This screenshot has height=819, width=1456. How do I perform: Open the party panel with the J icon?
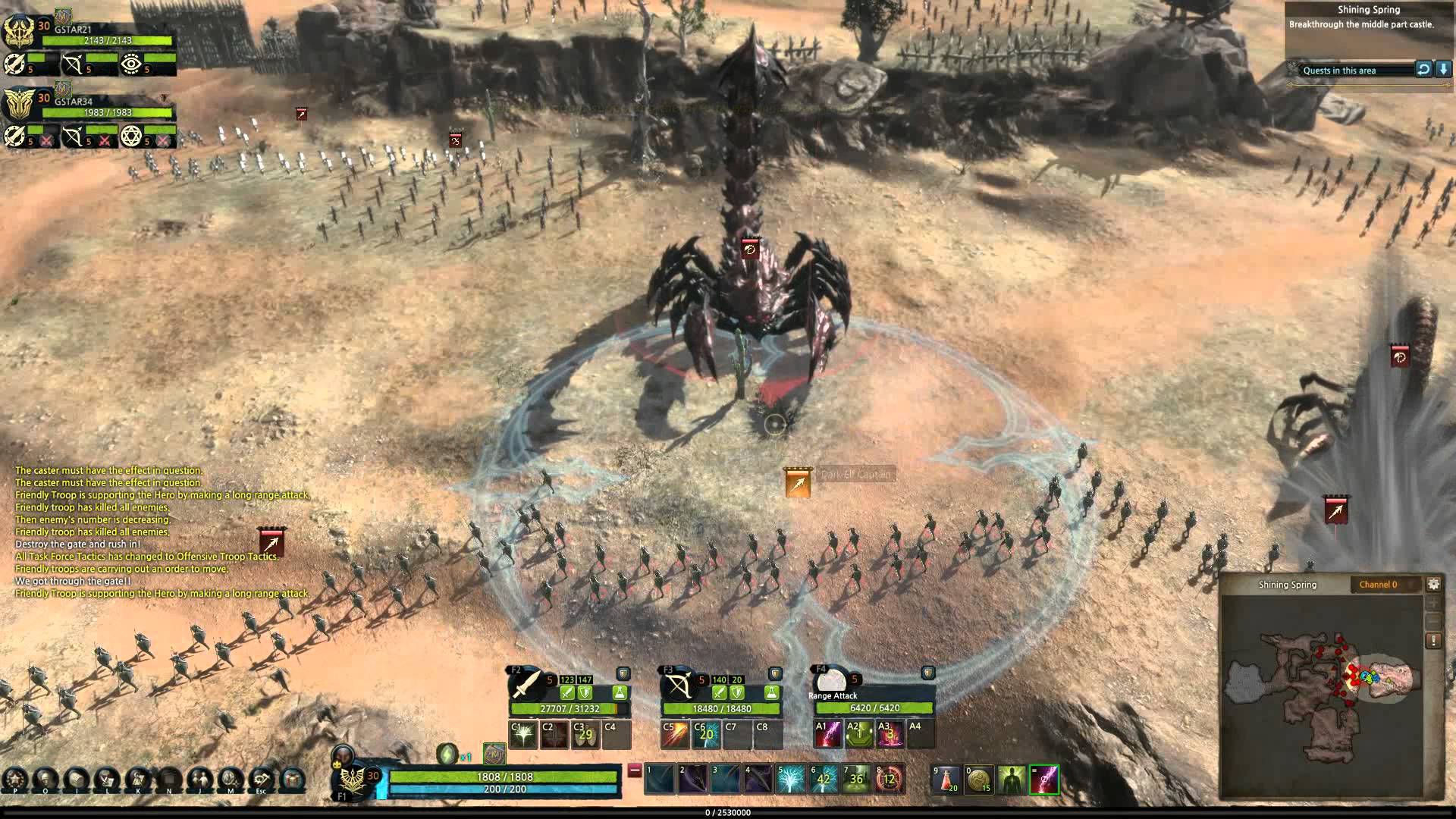click(x=202, y=778)
